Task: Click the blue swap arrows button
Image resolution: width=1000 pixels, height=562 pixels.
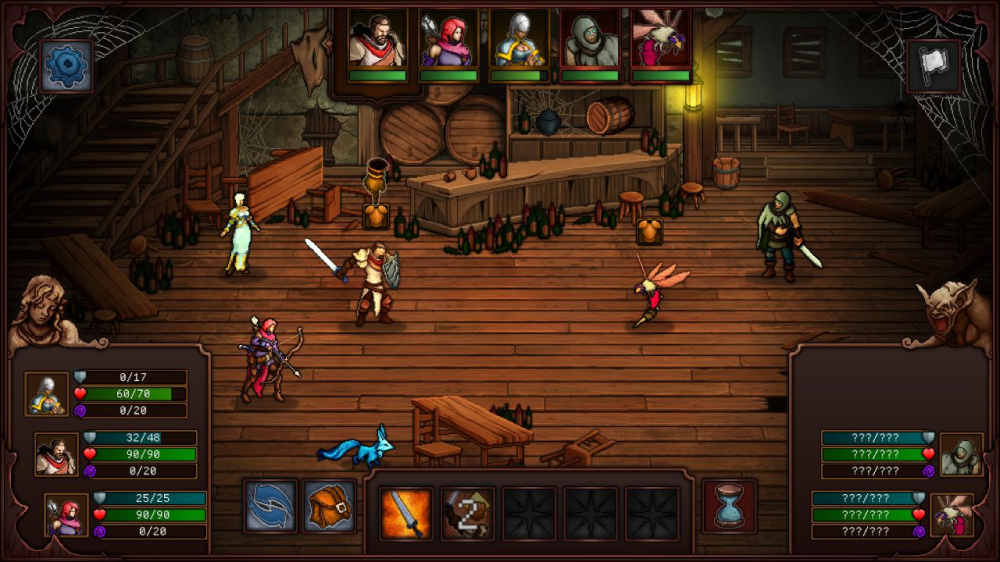Action: click(x=270, y=507)
